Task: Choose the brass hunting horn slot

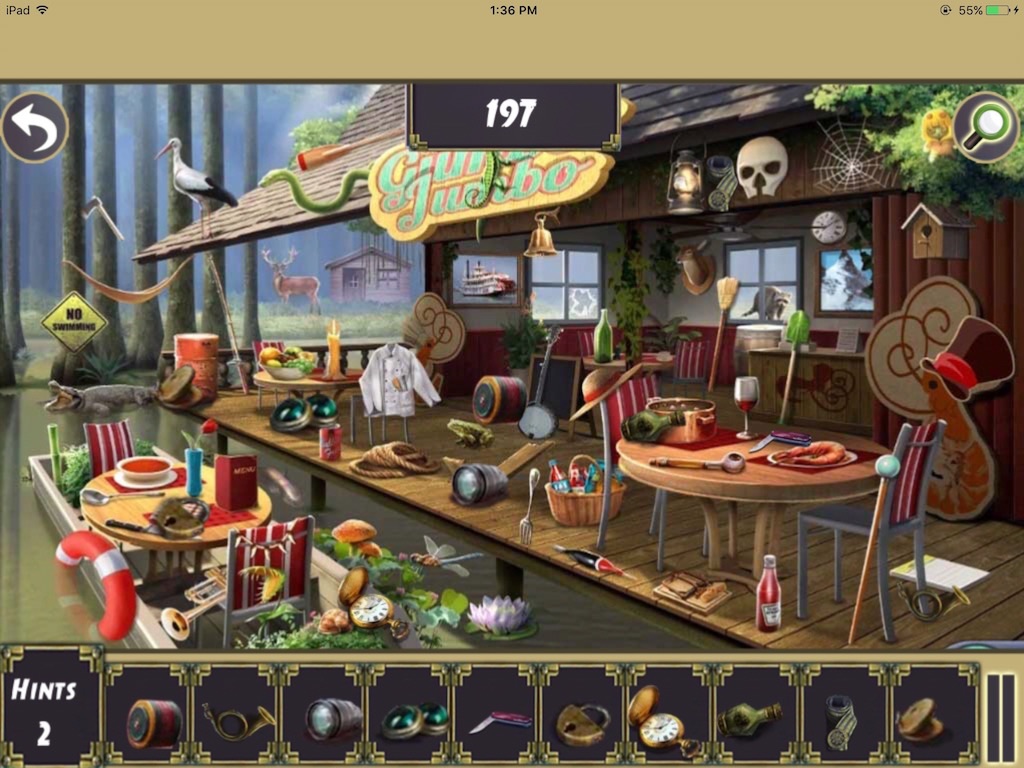Action: (x=238, y=717)
